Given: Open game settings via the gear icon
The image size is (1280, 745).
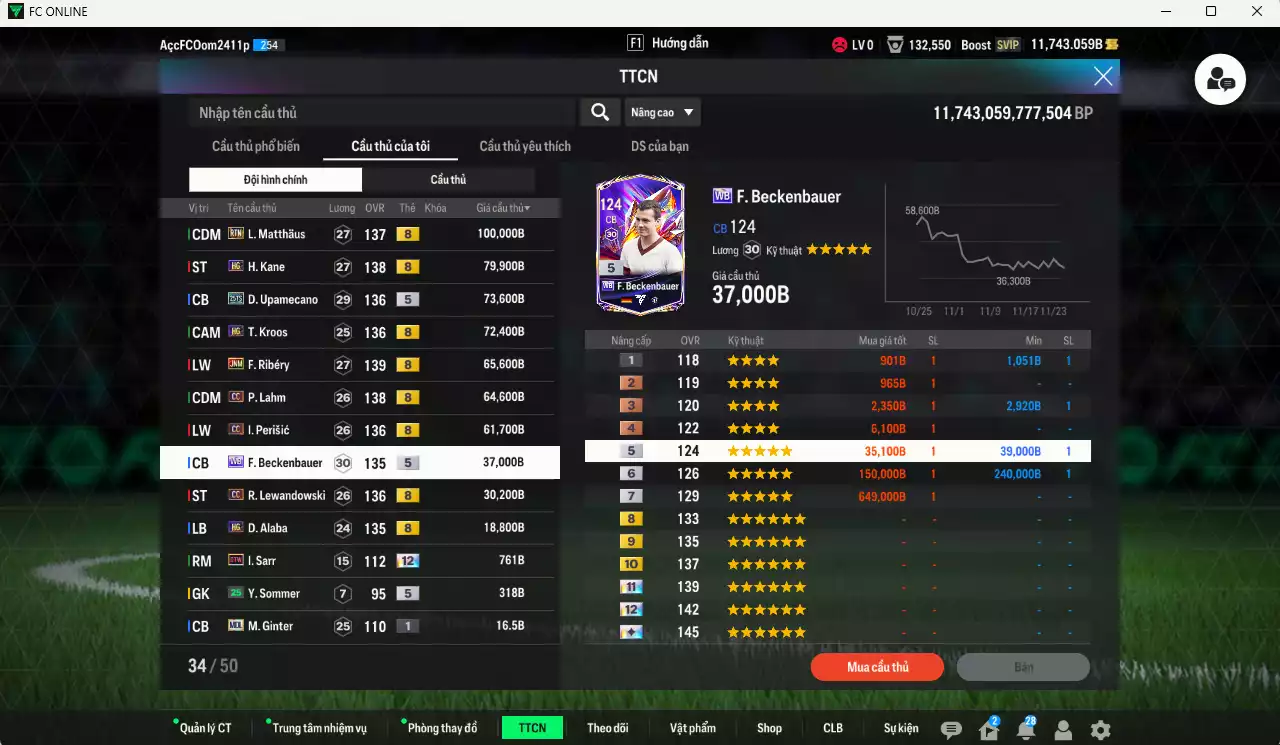Looking at the screenshot, I should click(1100, 728).
